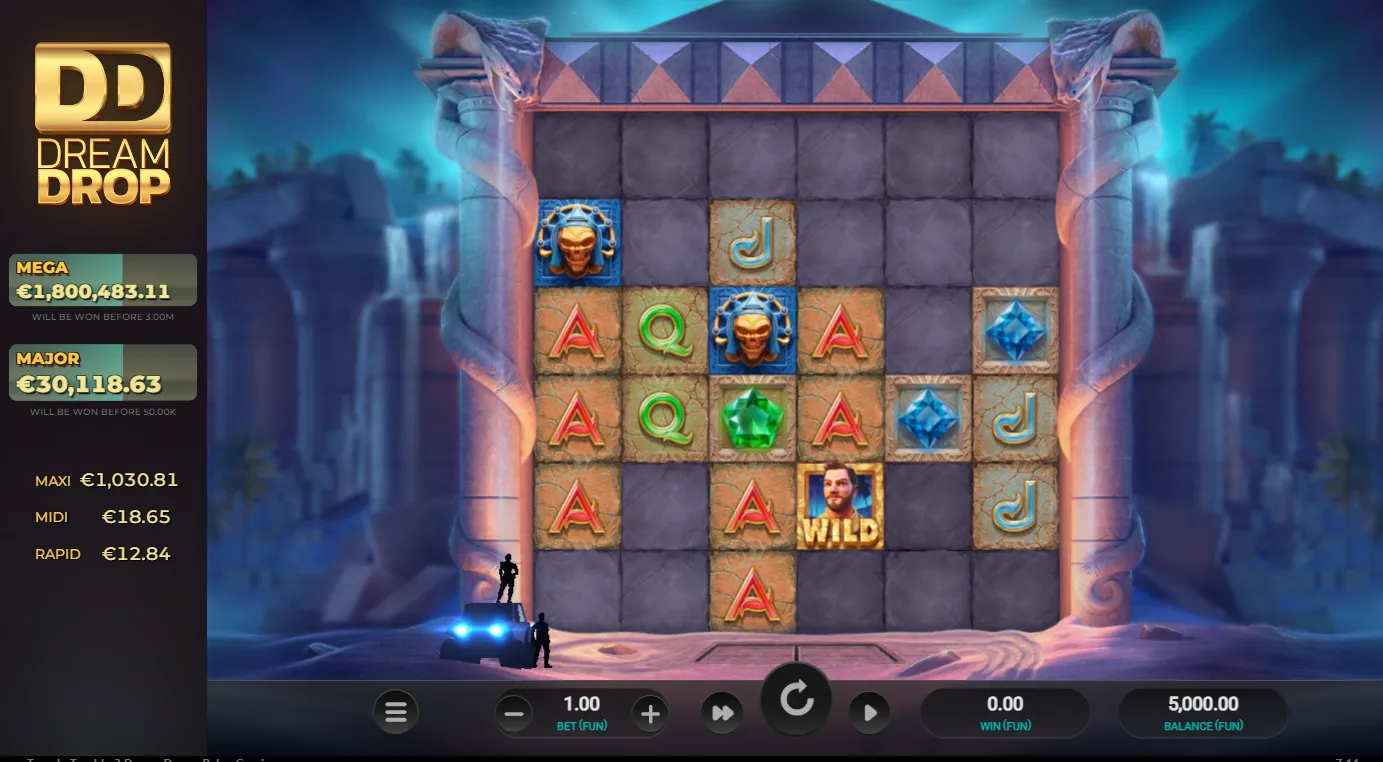Click a green Q symbol
The width and height of the screenshot is (1383, 762).
[x=665, y=330]
